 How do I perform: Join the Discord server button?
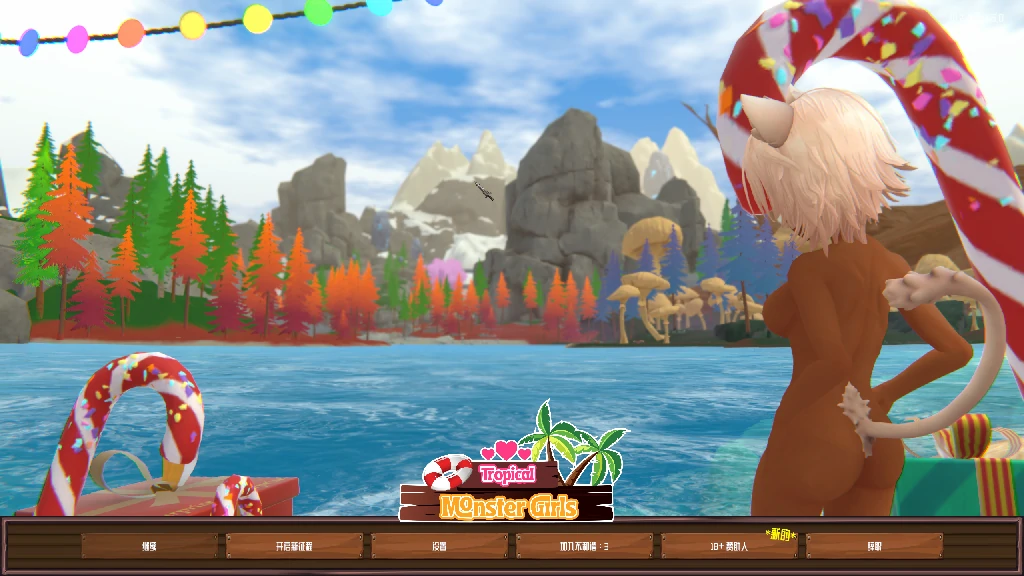[x=584, y=546]
